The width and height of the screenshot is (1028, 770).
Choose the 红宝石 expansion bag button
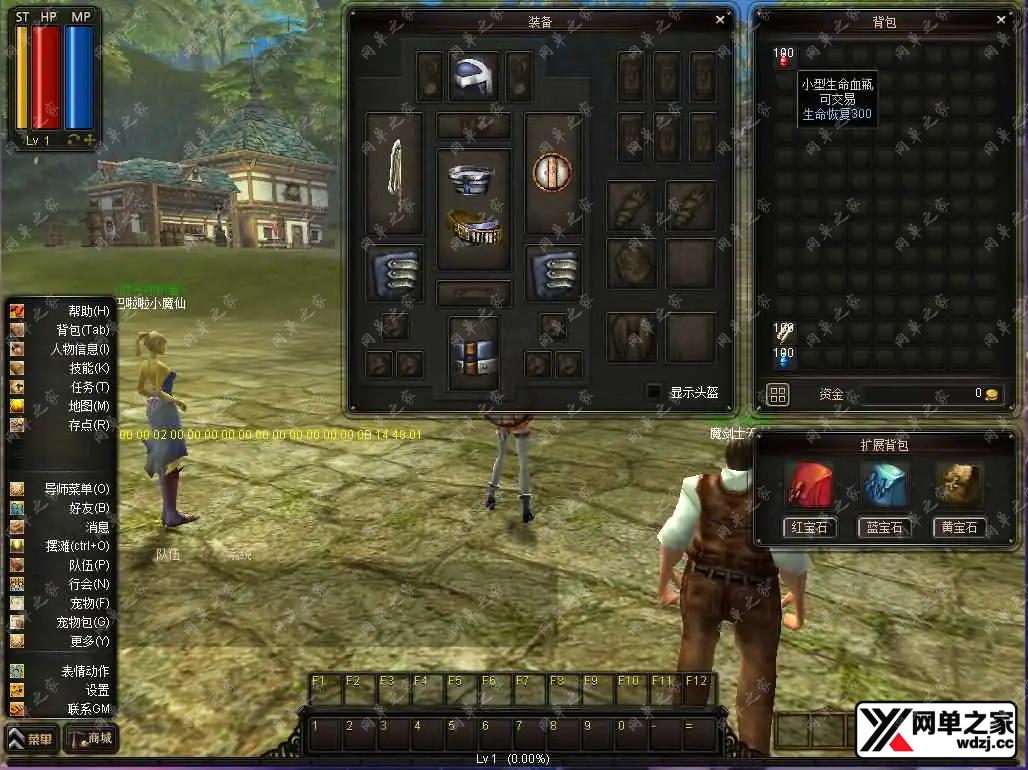pyautogui.click(x=810, y=527)
